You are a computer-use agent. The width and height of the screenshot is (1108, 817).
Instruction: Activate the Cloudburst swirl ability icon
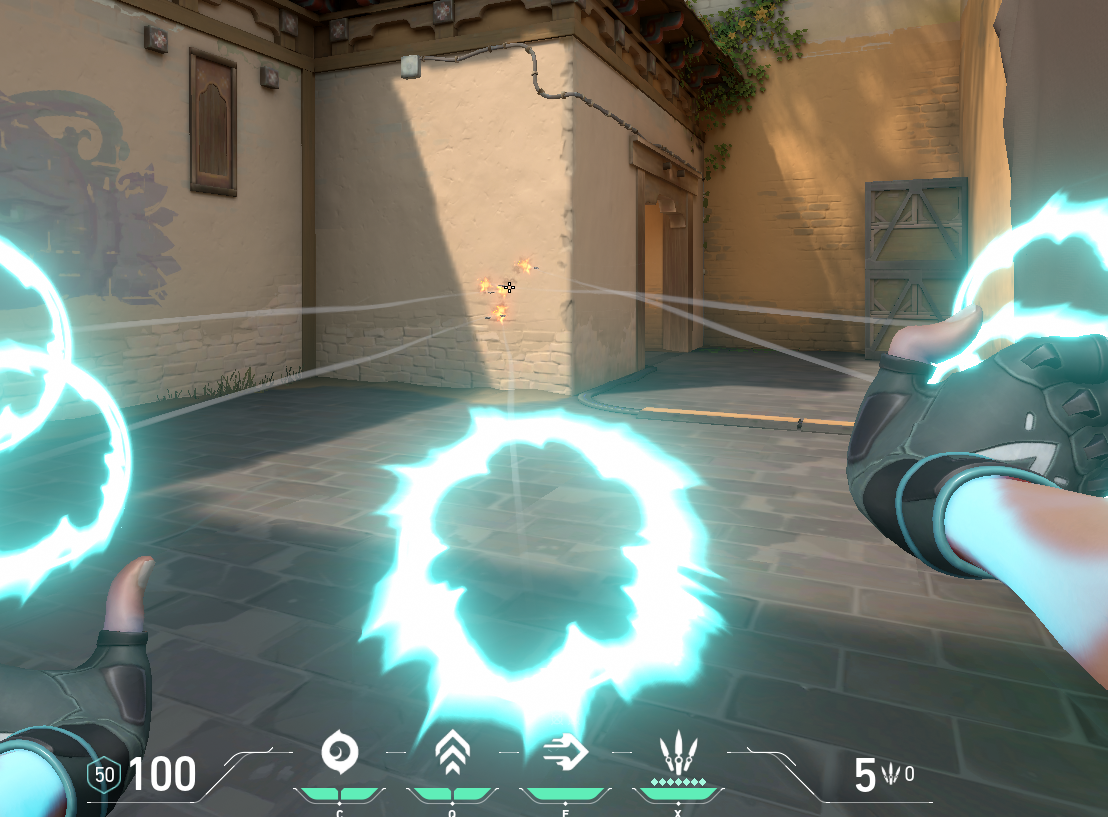339,752
